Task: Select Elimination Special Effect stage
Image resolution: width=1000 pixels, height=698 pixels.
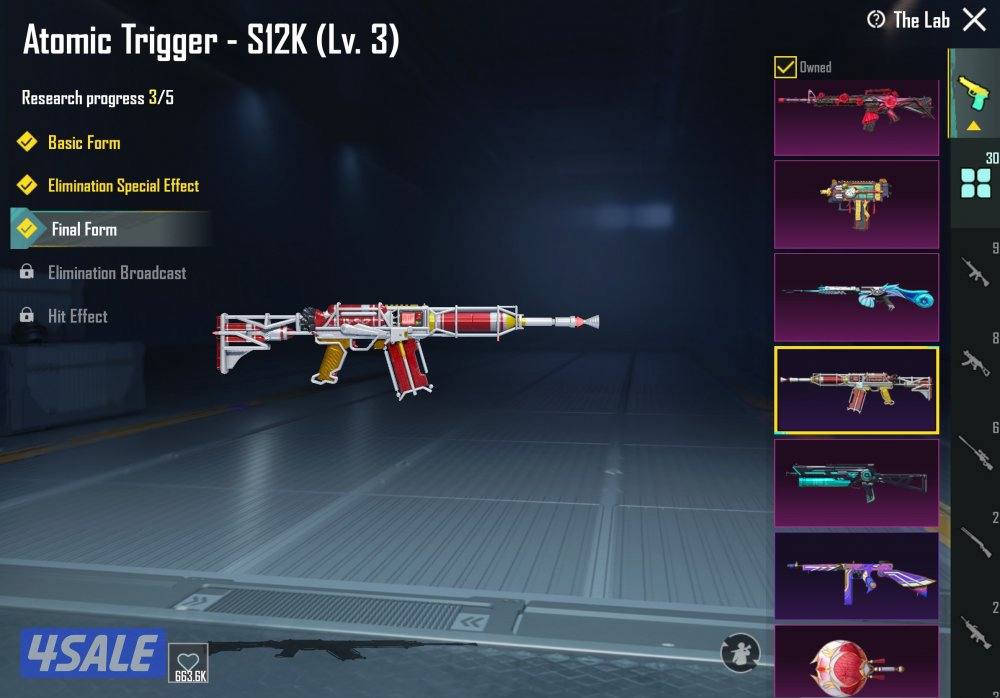Action: point(123,186)
